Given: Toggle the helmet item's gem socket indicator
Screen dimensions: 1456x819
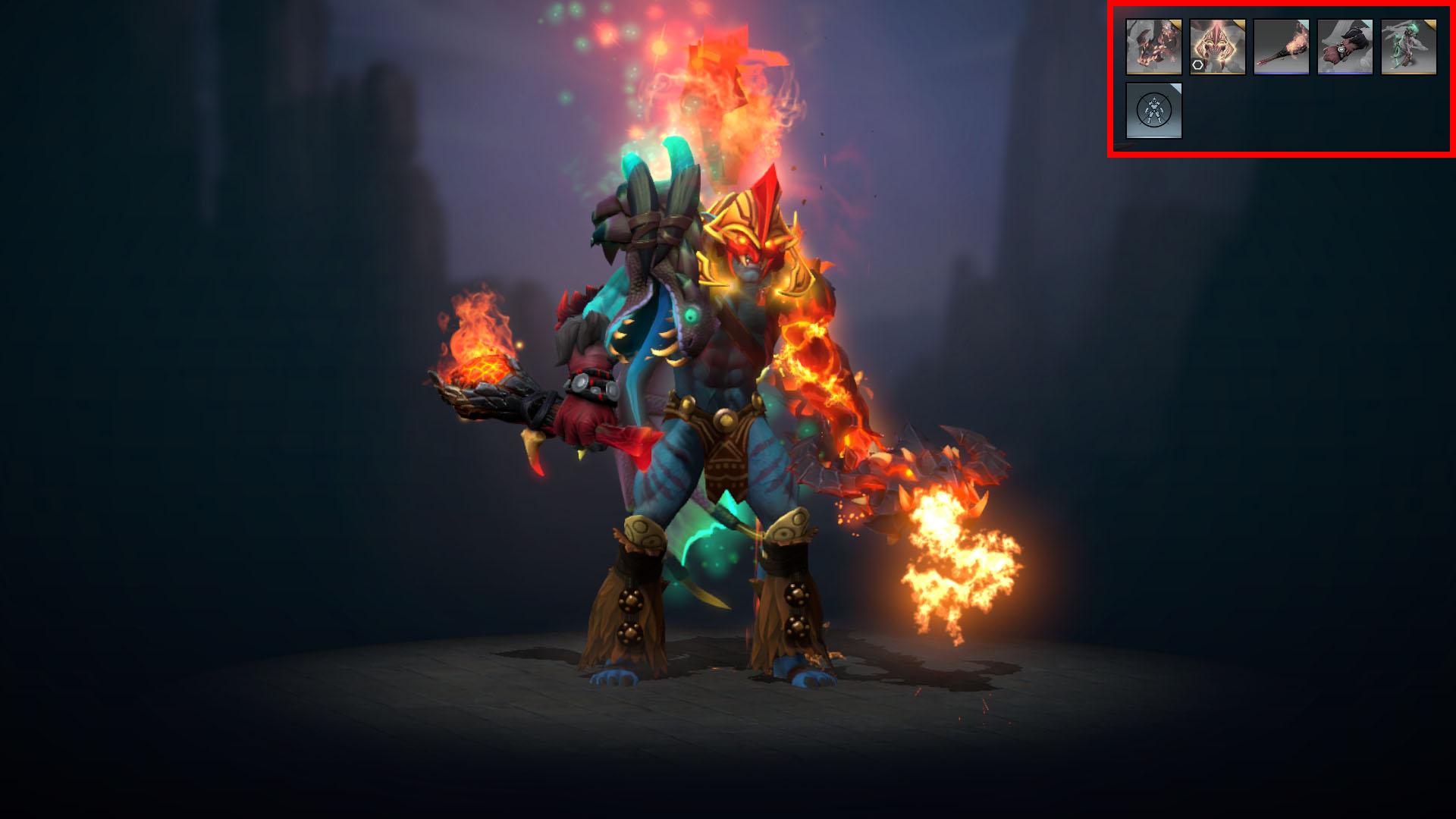Looking at the screenshot, I should click(x=1197, y=65).
